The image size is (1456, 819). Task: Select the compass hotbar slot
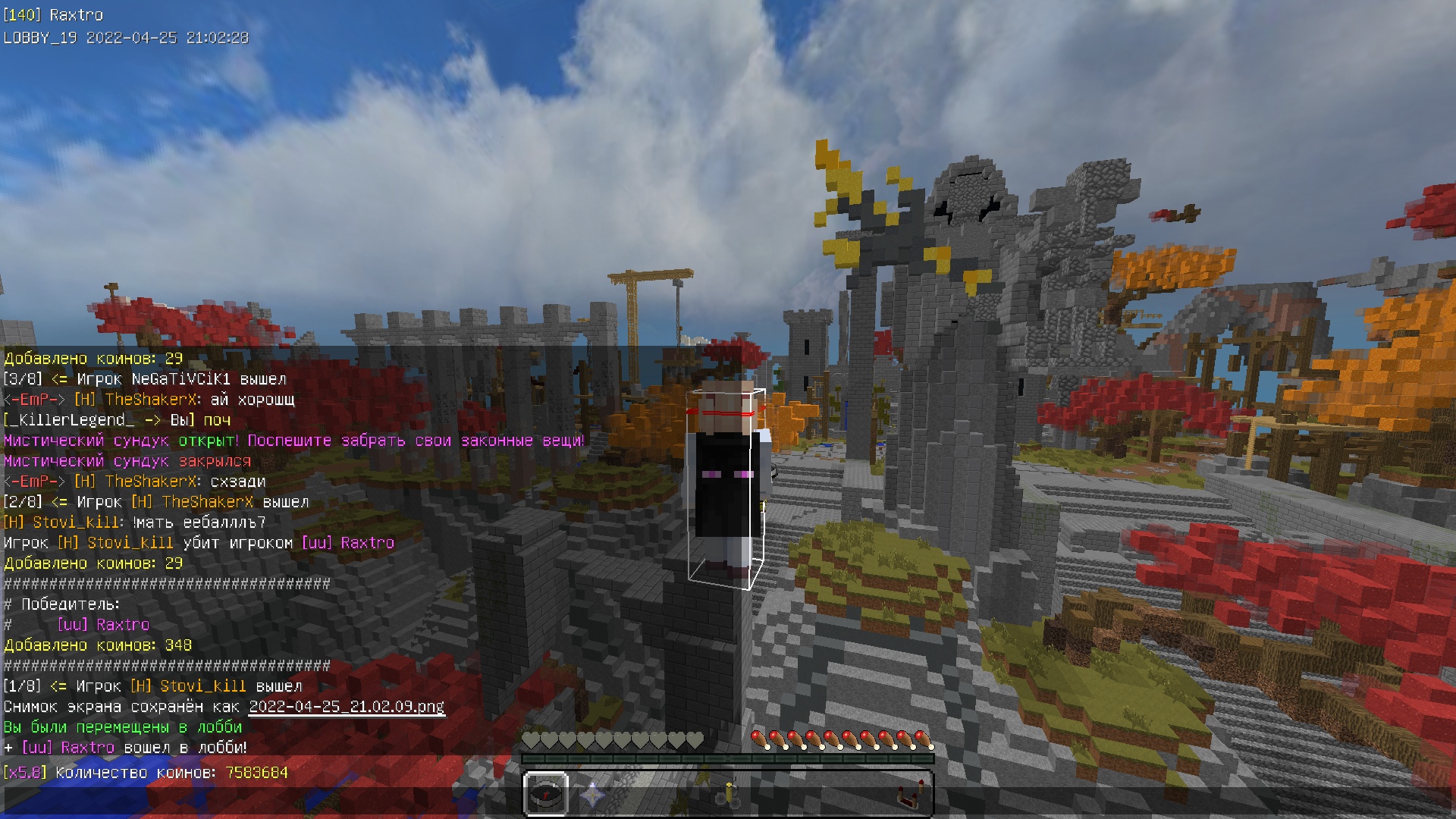pos(546,794)
